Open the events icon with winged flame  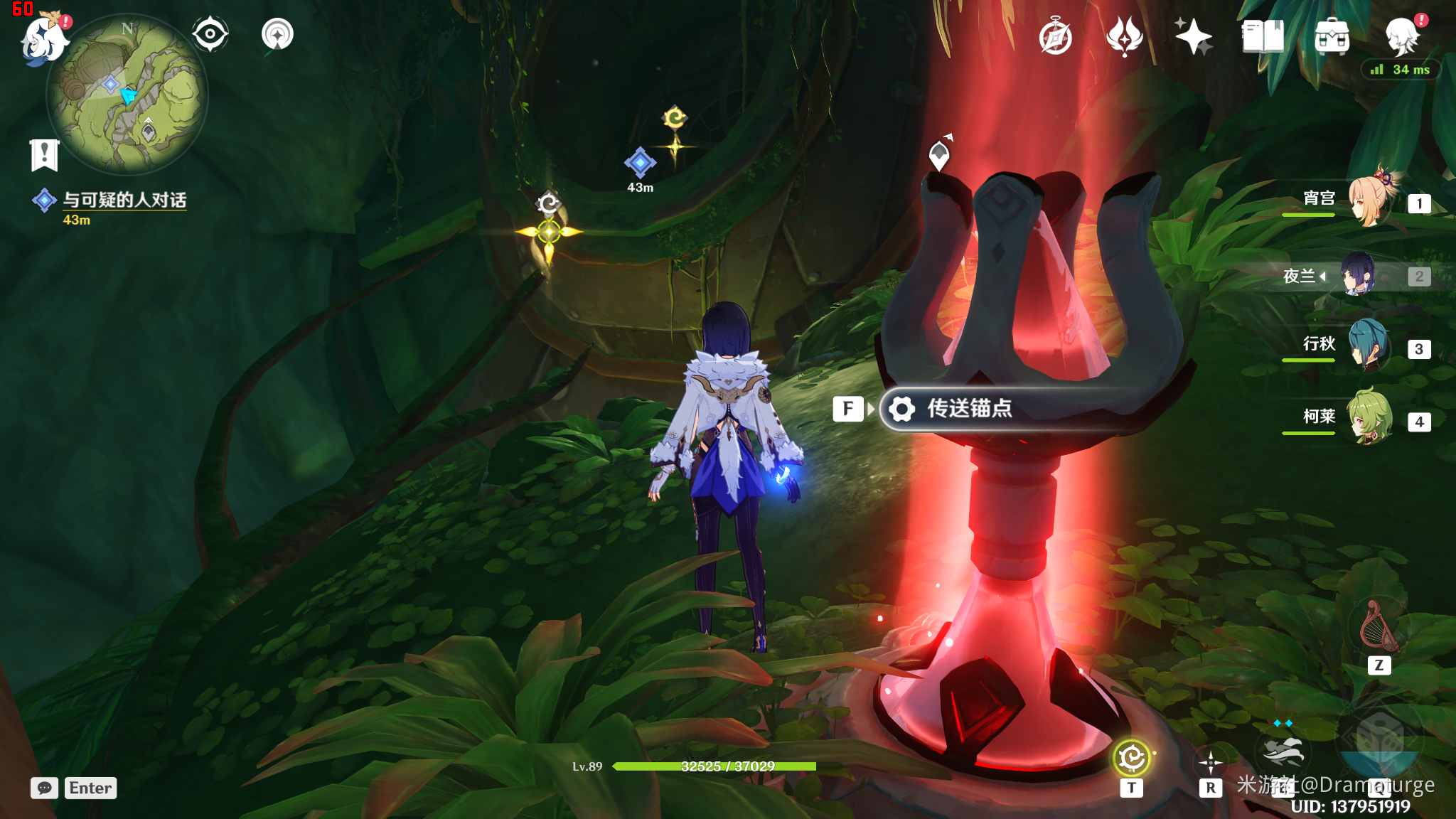click(x=1124, y=37)
